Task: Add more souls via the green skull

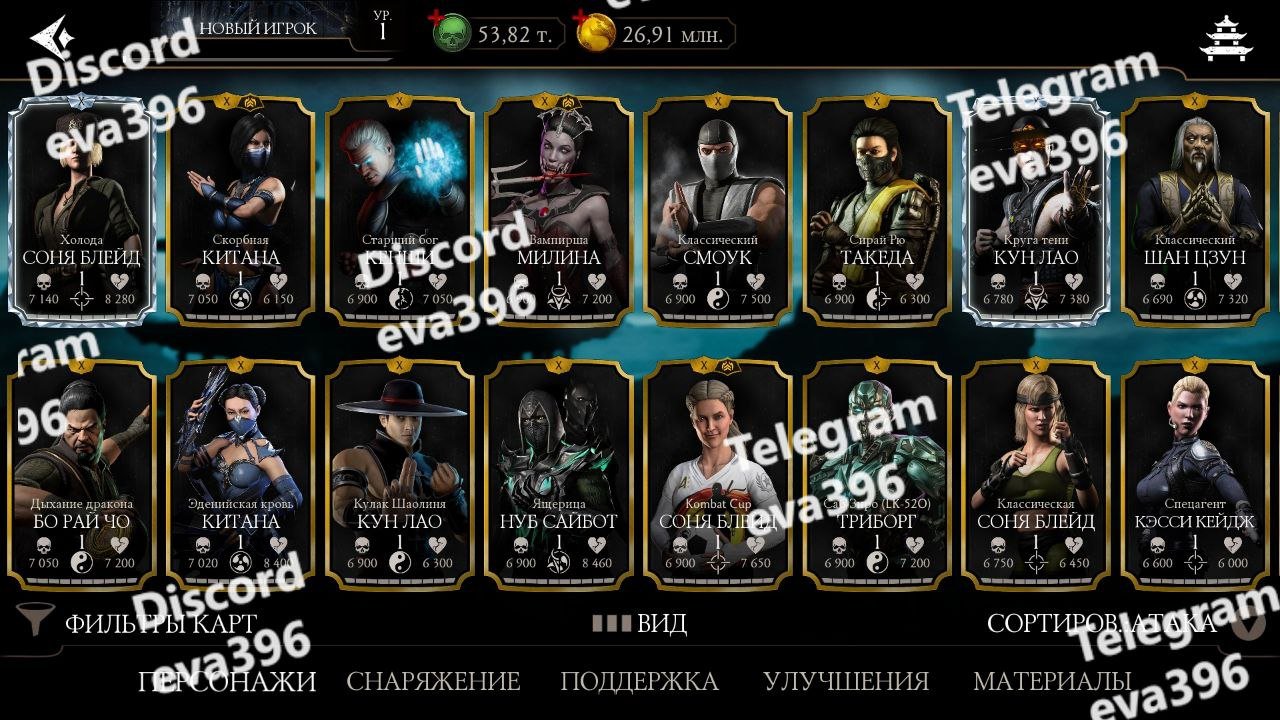Action: pos(451,35)
